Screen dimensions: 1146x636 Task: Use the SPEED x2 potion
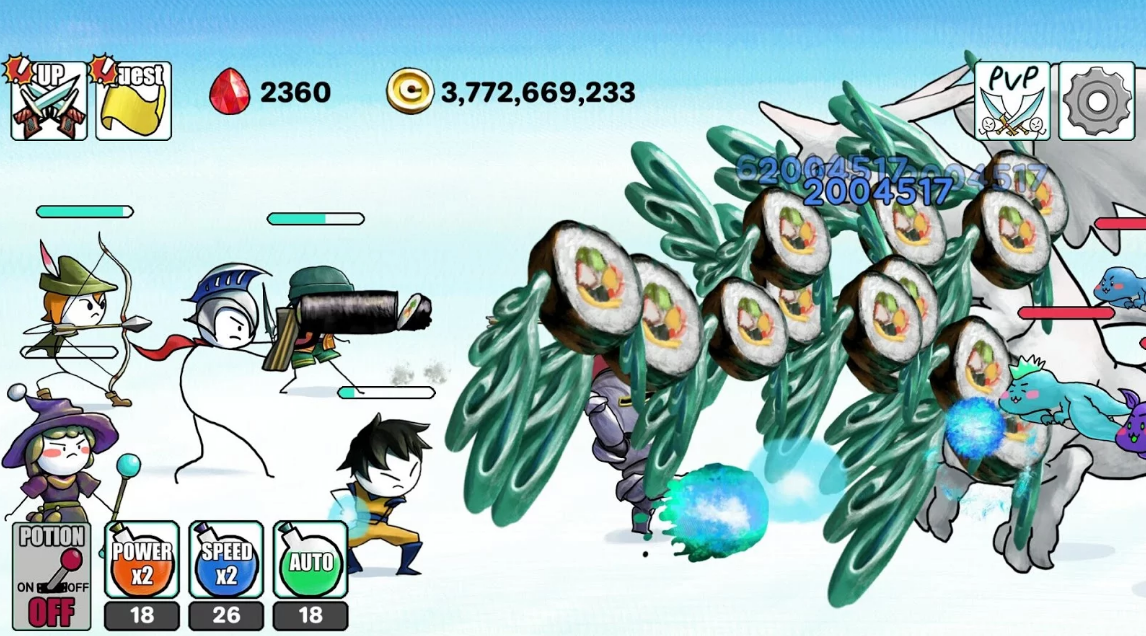[x=226, y=561]
